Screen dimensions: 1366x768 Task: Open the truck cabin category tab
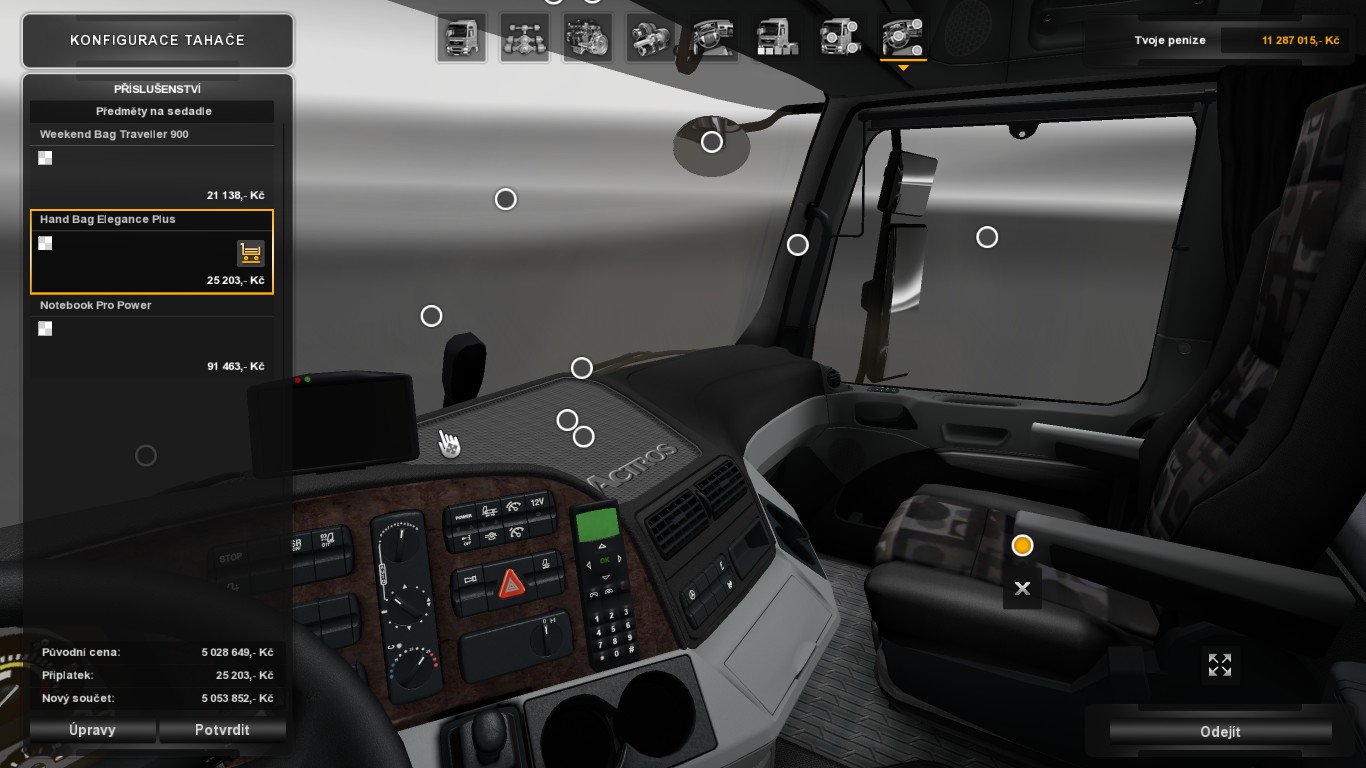(461, 38)
